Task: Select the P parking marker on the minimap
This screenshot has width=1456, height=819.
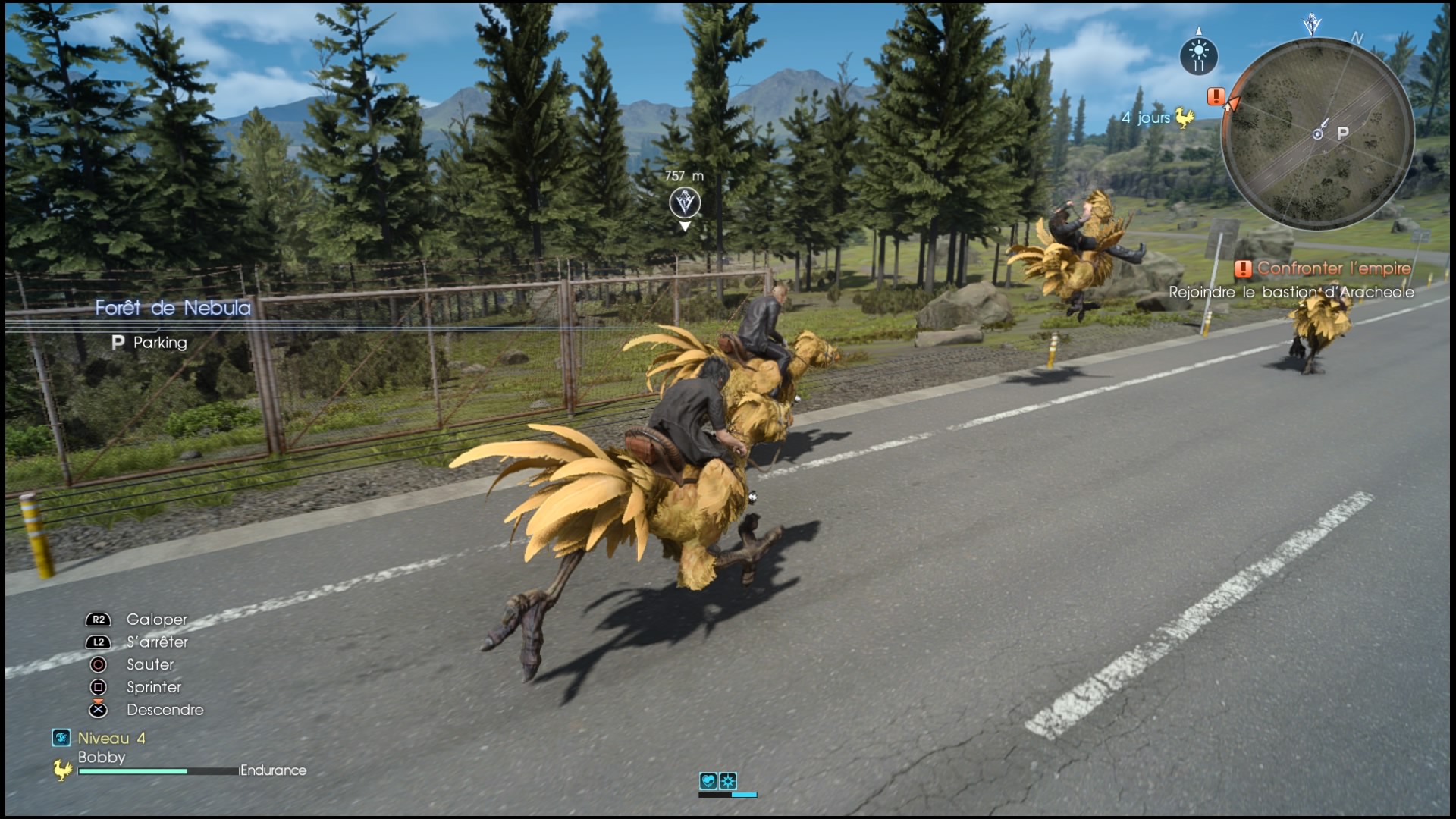Action: (1343, 133)
